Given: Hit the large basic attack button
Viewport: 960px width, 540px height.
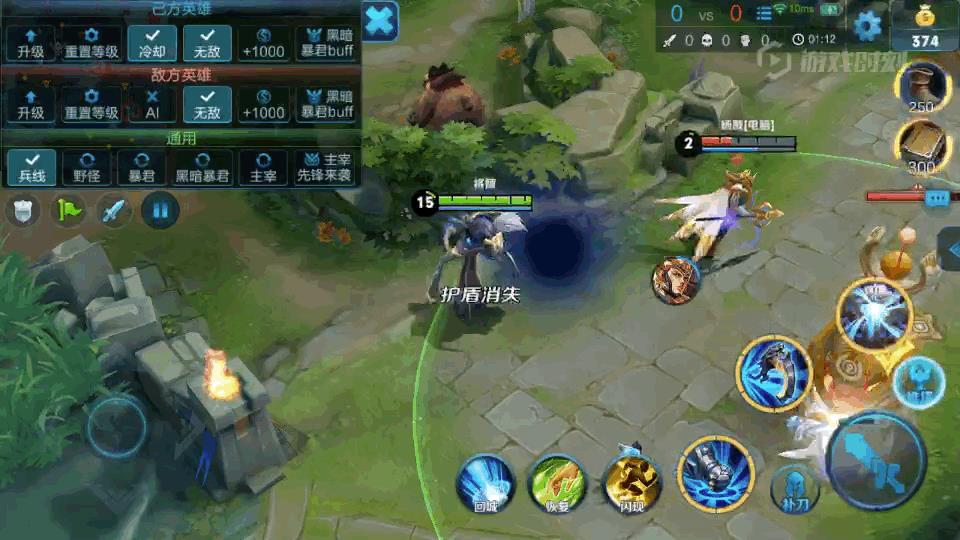Looking at the screenshot, I should (x=877, y=460).
